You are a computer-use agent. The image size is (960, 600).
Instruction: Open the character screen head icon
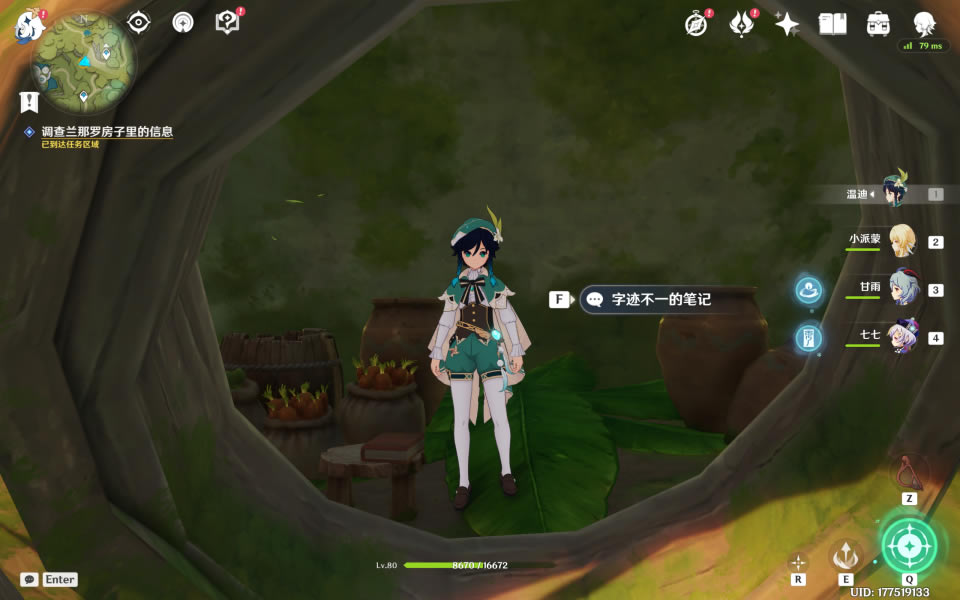tap(924, 25)
